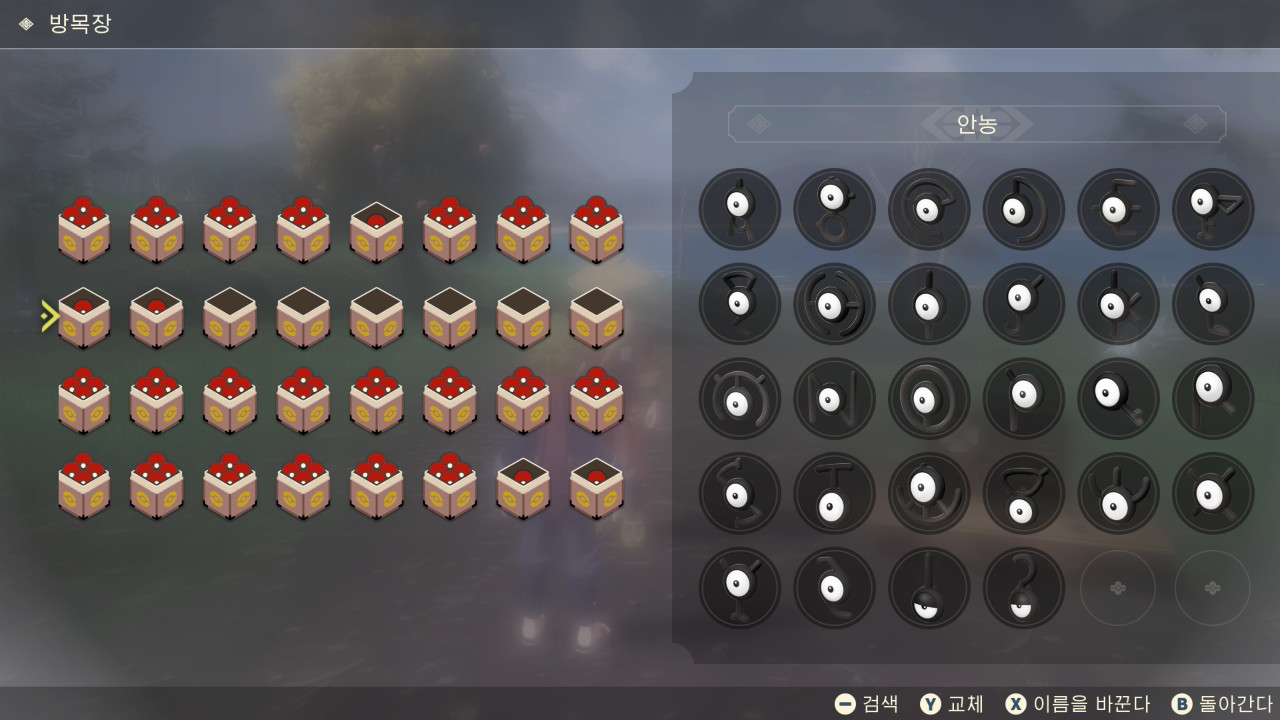This screenshot has width=1280, height=720.
Task: Pick the Unown in the C form
Action: point(929,209)
